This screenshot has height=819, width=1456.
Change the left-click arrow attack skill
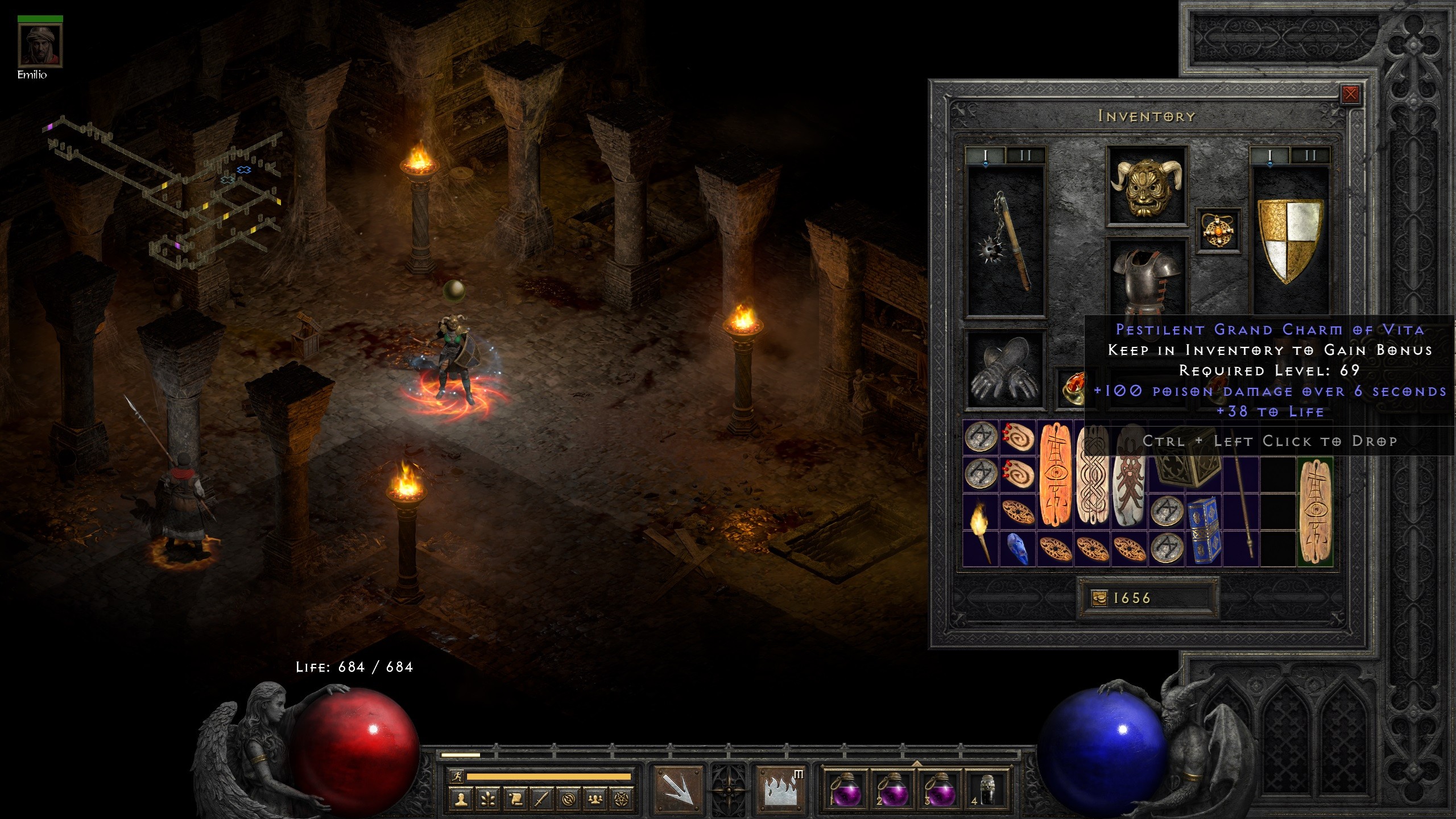[x=678, y=789]
